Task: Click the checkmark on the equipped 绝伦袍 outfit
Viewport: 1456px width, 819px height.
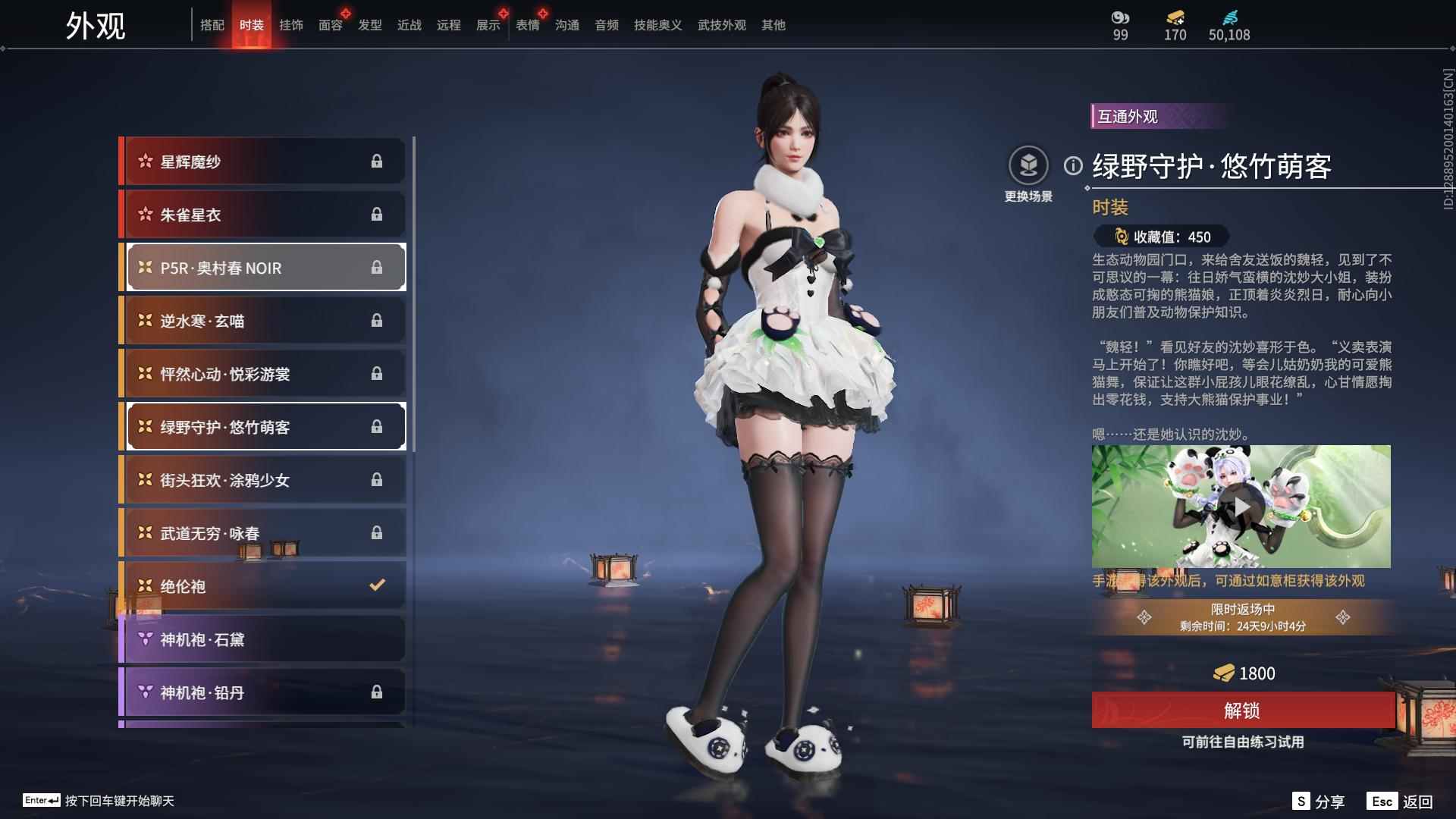Action: pyautogui.click(x=375, y=585)
